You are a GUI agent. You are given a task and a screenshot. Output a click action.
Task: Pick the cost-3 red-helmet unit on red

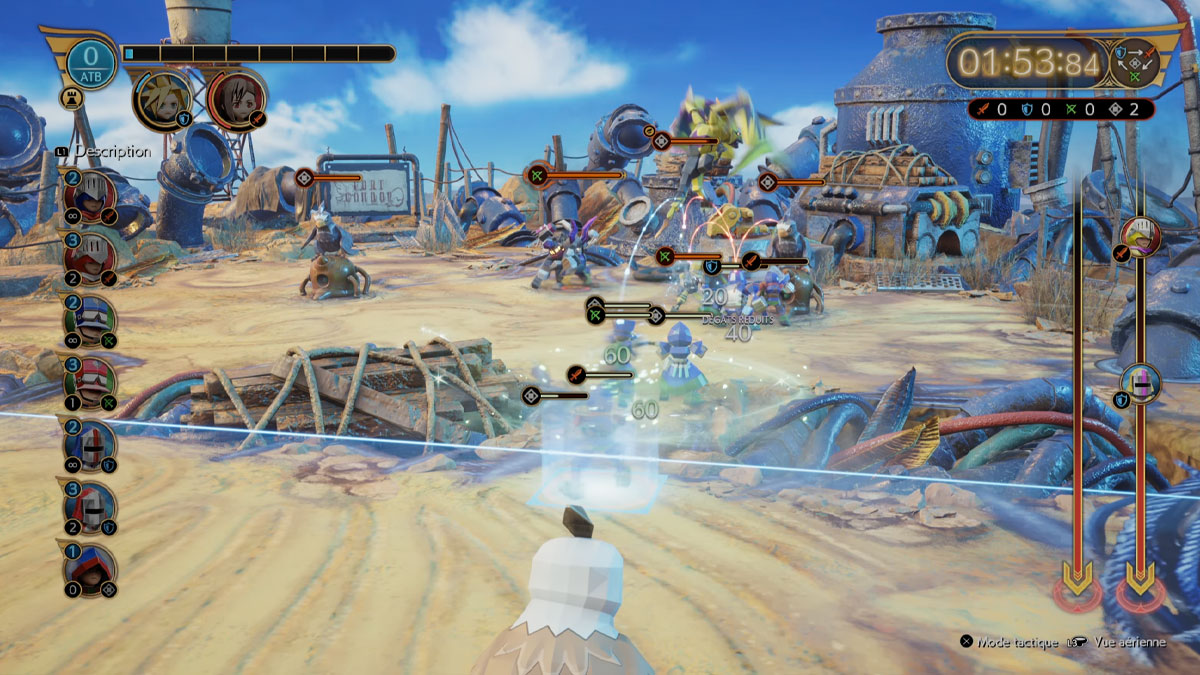coord(89,256)
